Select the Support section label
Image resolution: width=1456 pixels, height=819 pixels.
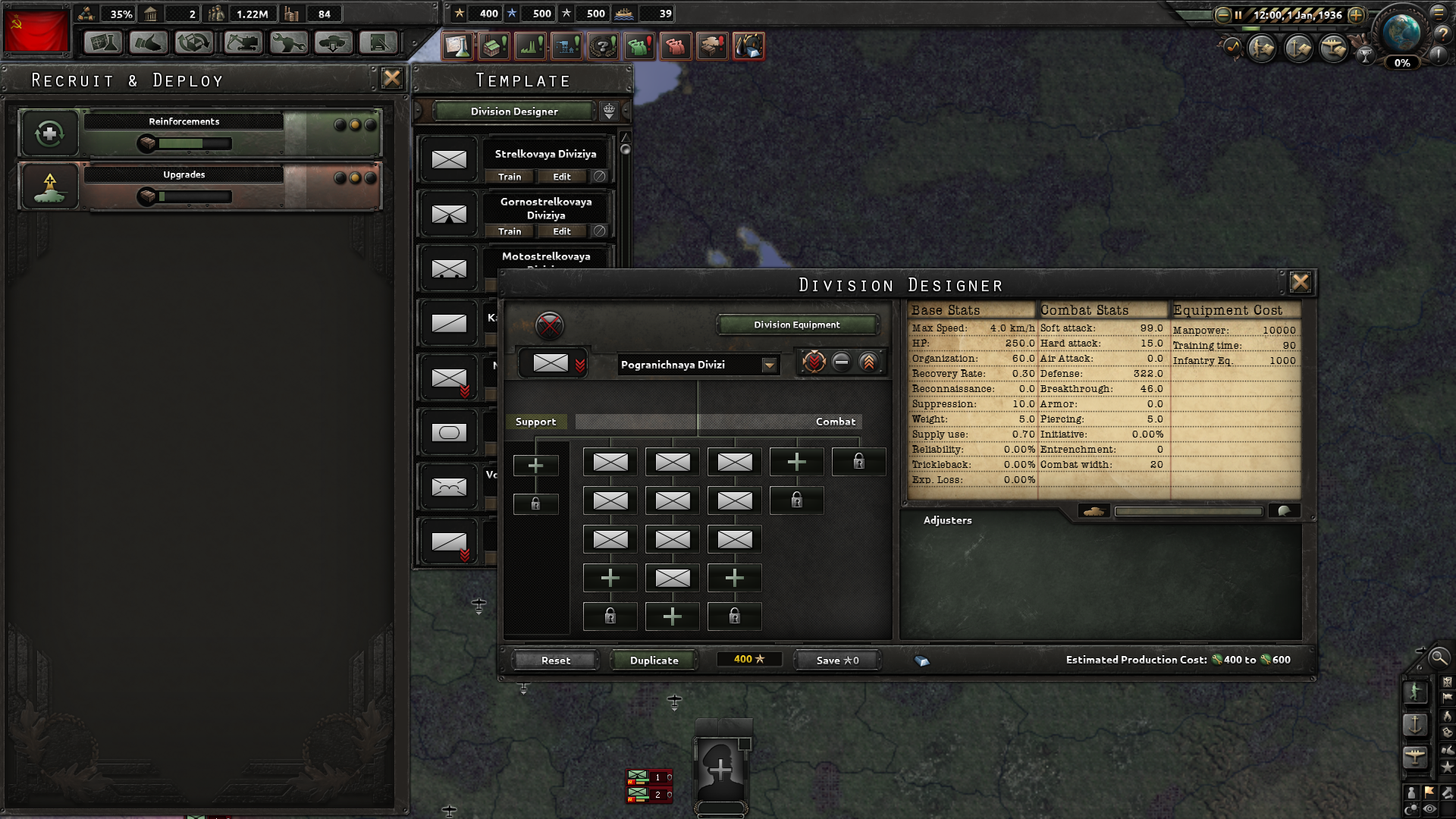point(536,422)
